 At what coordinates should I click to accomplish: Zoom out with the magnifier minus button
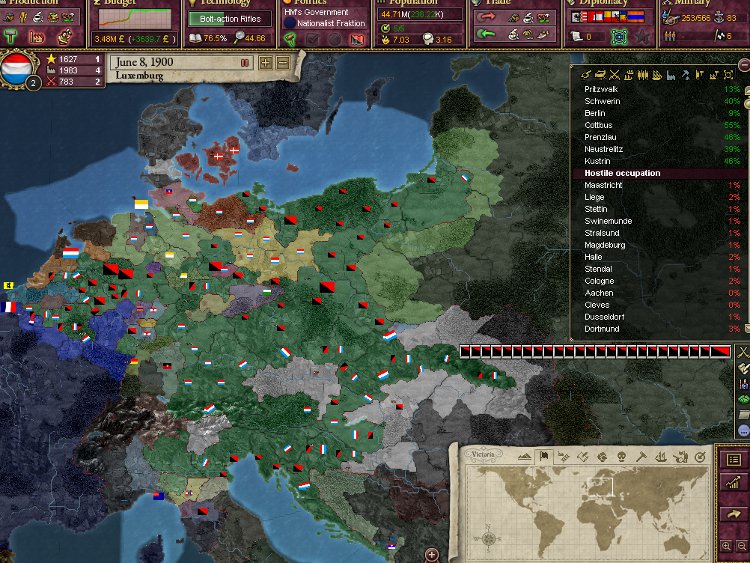pos(741,545)
